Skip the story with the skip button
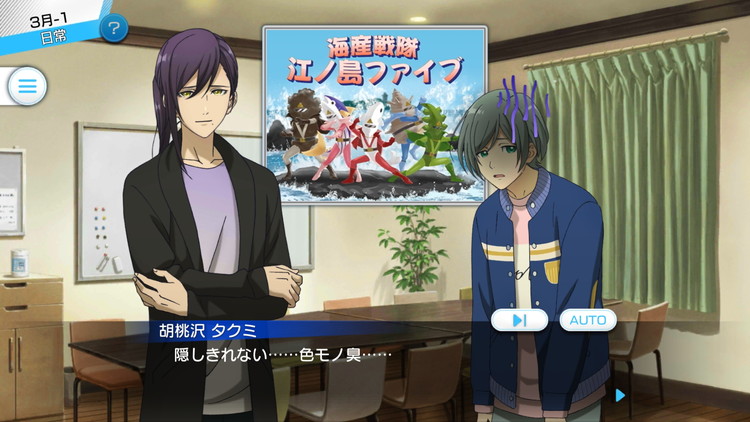Viewport: 750px width, 422px height. click(x=519, y=320)
